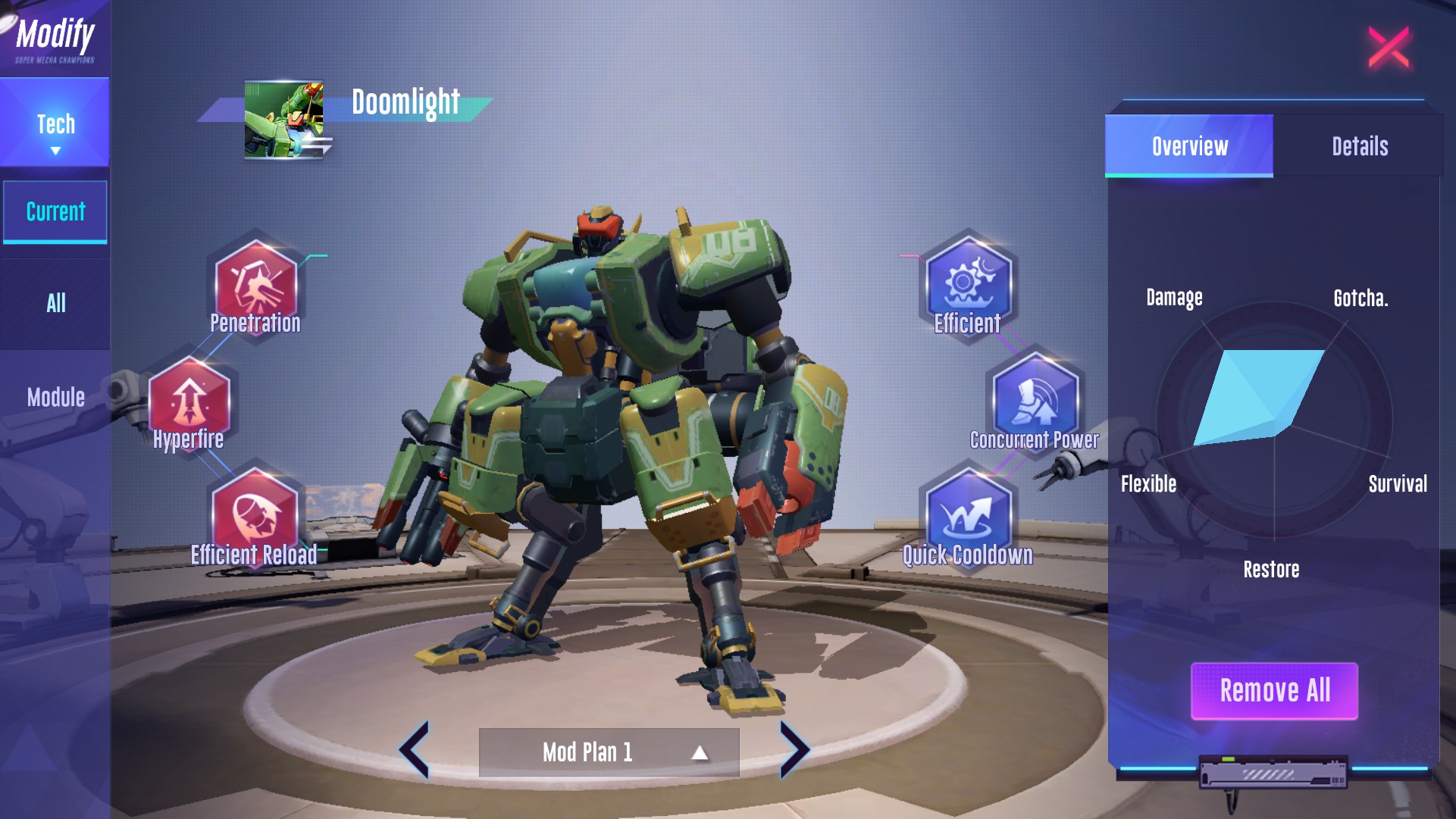Close the Modify screen with the X

tap(1388, 48)
